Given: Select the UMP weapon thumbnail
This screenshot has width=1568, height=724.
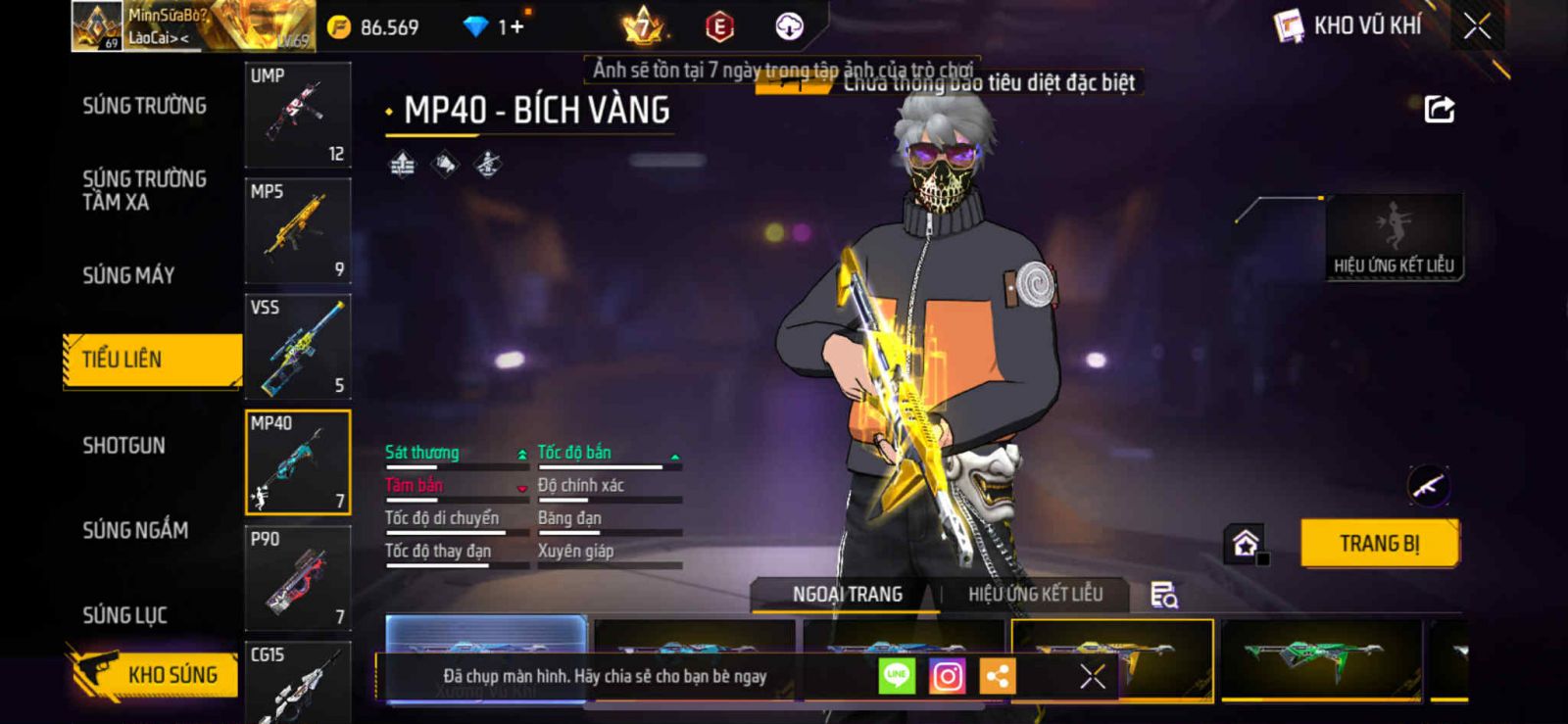Looking at the screenshot, I should tap(298, 116).
